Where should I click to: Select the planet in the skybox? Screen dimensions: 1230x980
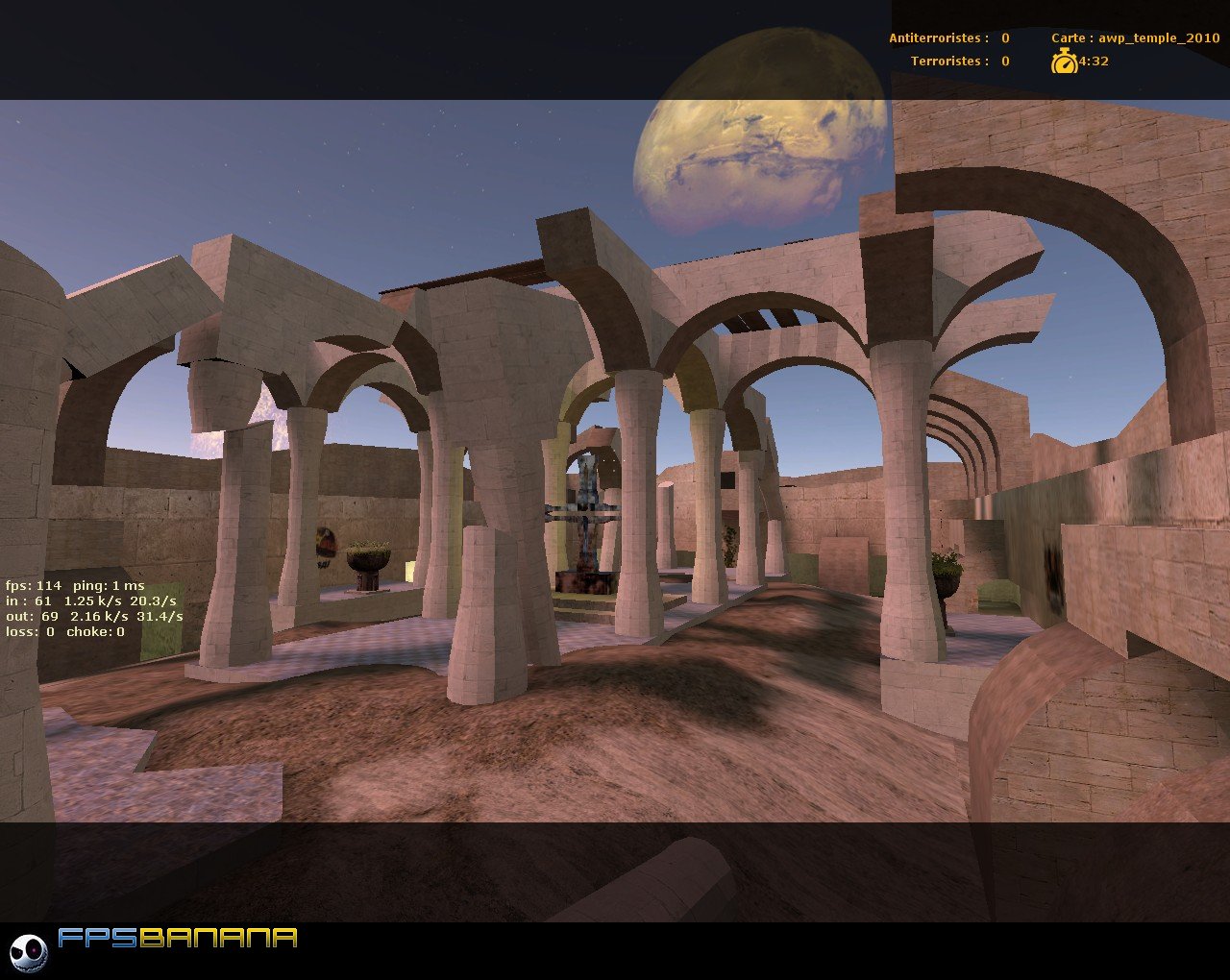(x=759, y=135)
